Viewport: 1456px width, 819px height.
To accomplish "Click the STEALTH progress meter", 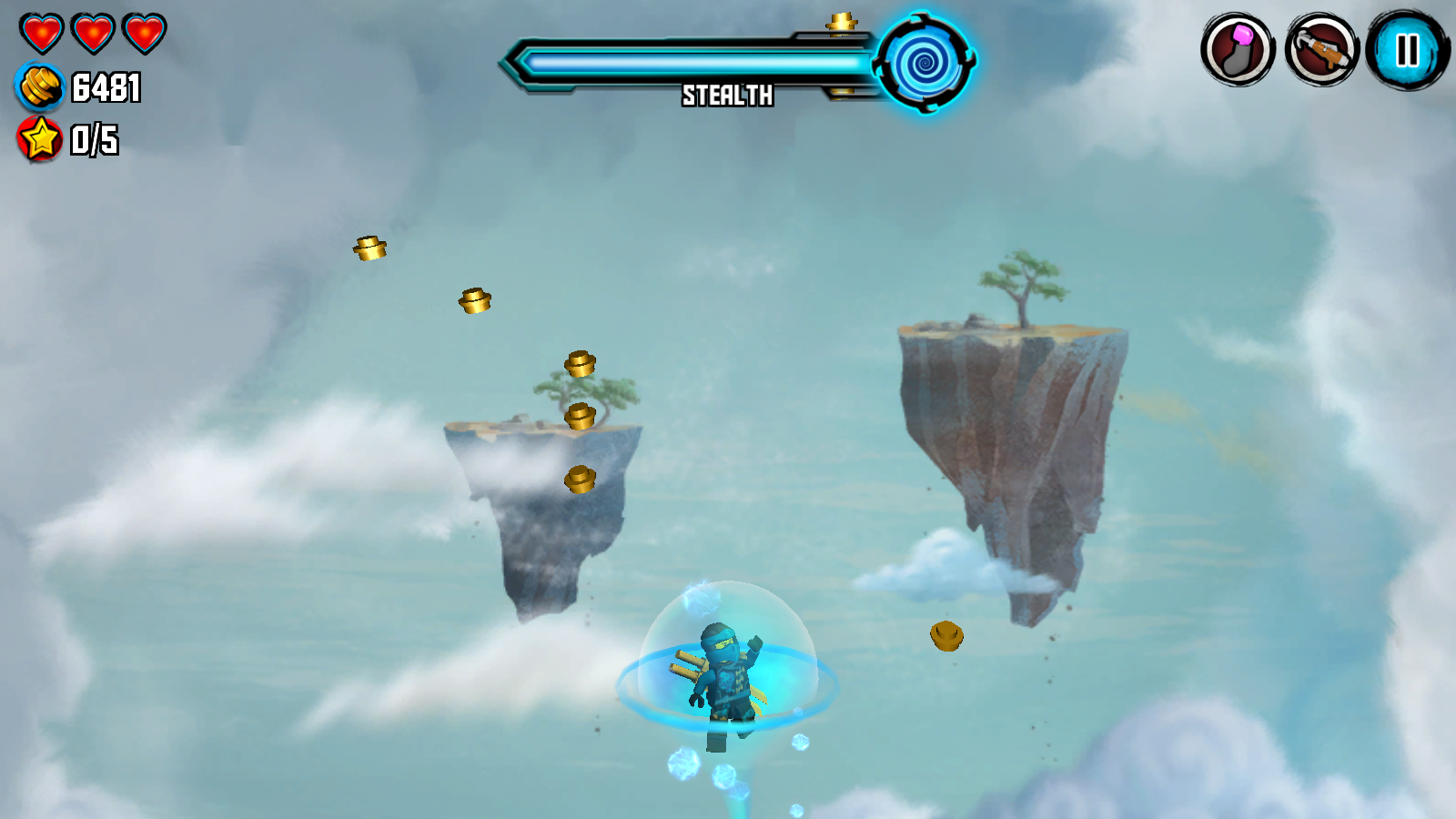I will pos(692,61).
